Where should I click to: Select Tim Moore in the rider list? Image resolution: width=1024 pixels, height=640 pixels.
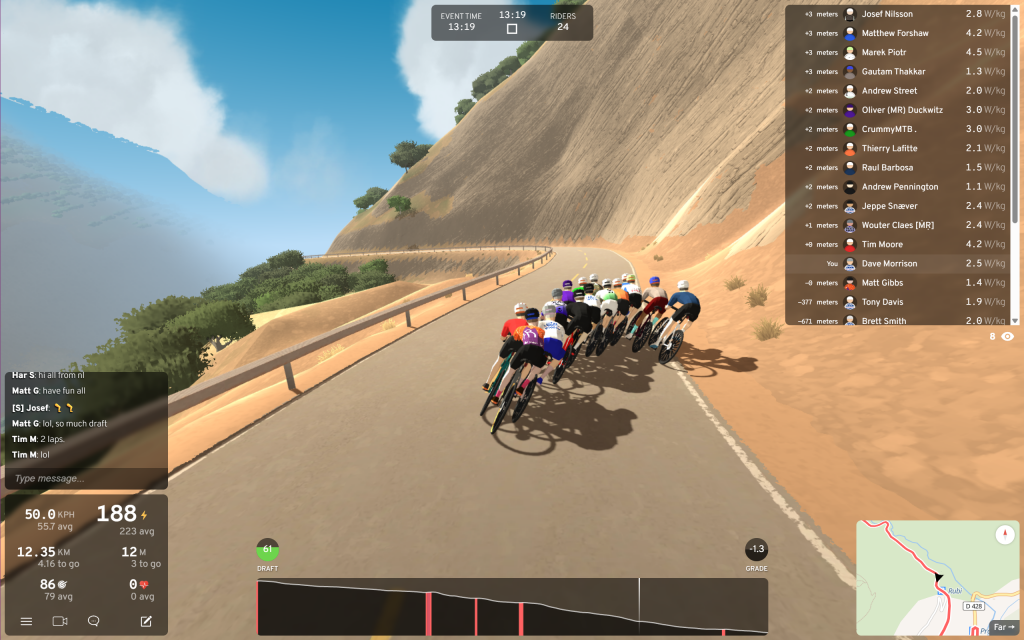coord(882,244)
